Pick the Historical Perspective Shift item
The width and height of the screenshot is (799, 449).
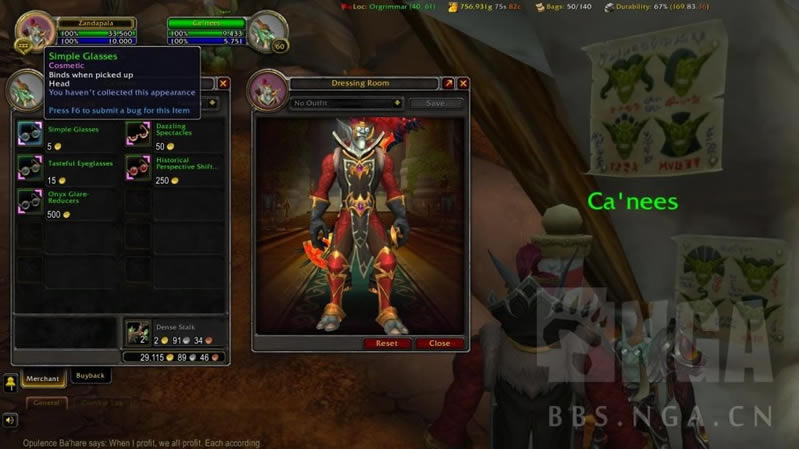138,167
